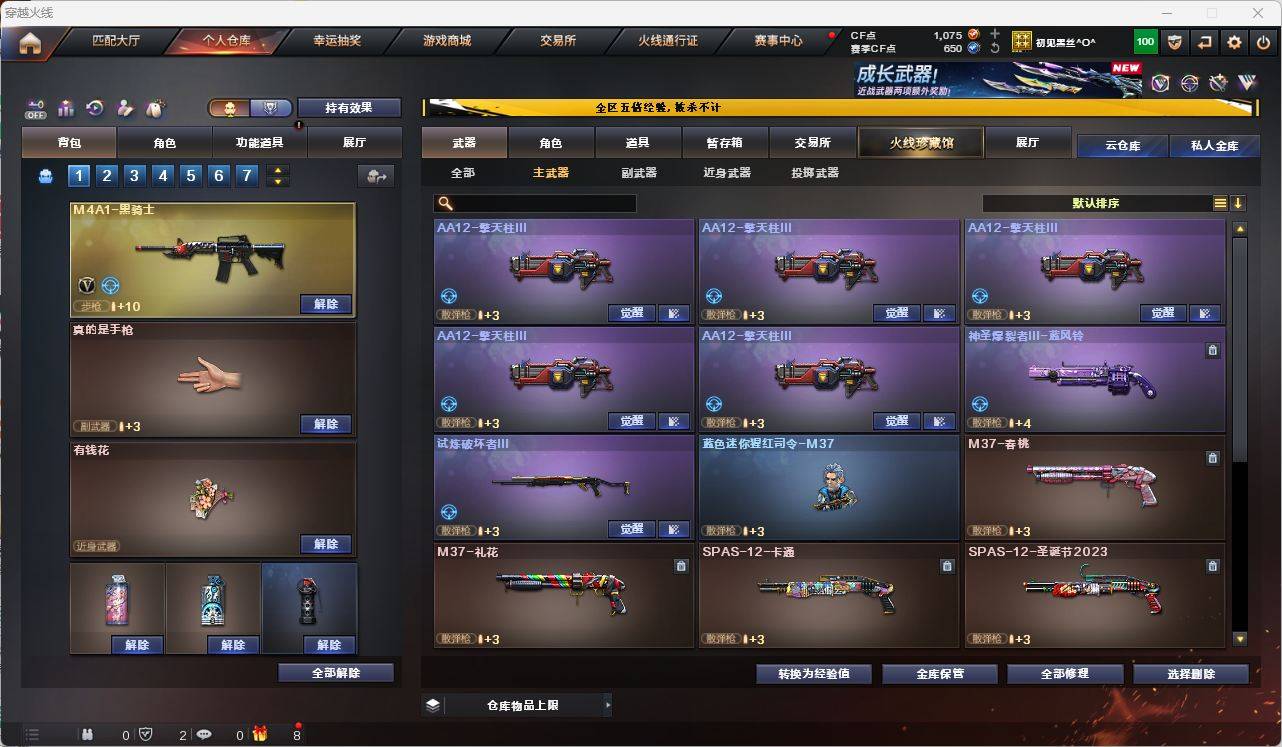
Task: Click the 全部解除 button in the left panel
Action: click(333, 673)
